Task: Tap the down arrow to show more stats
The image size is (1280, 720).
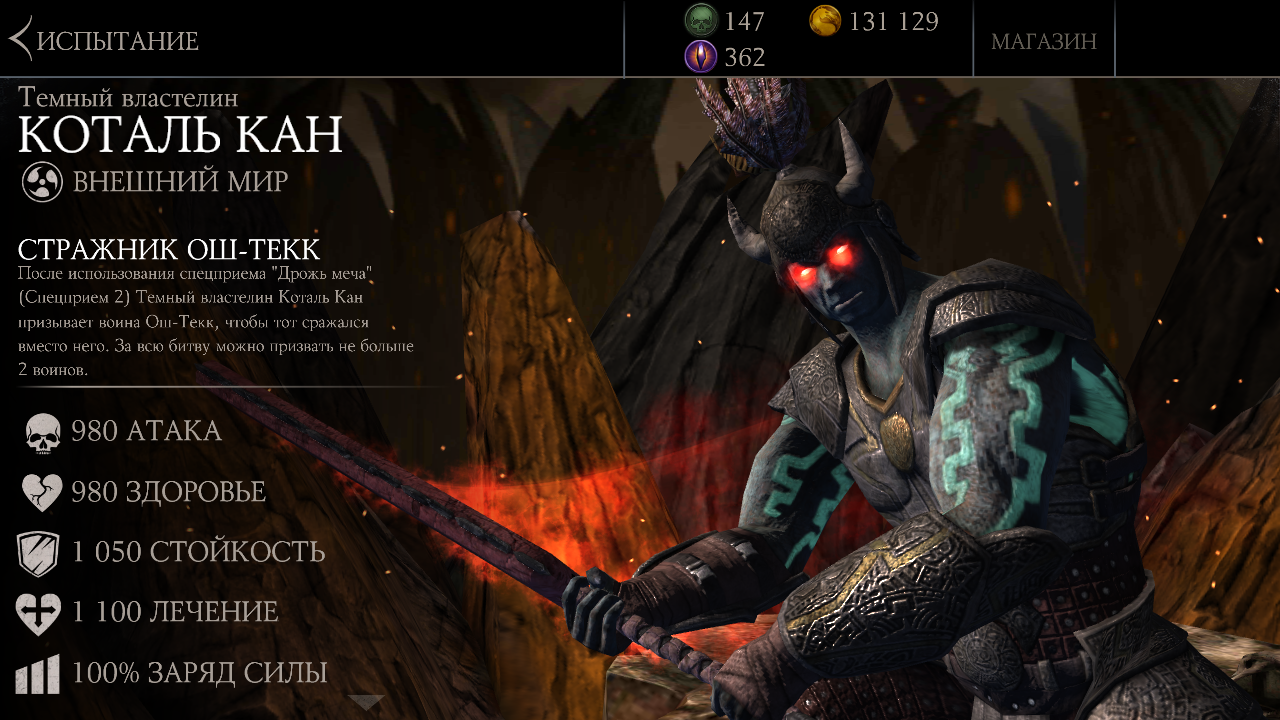Action: coord(366,702)
